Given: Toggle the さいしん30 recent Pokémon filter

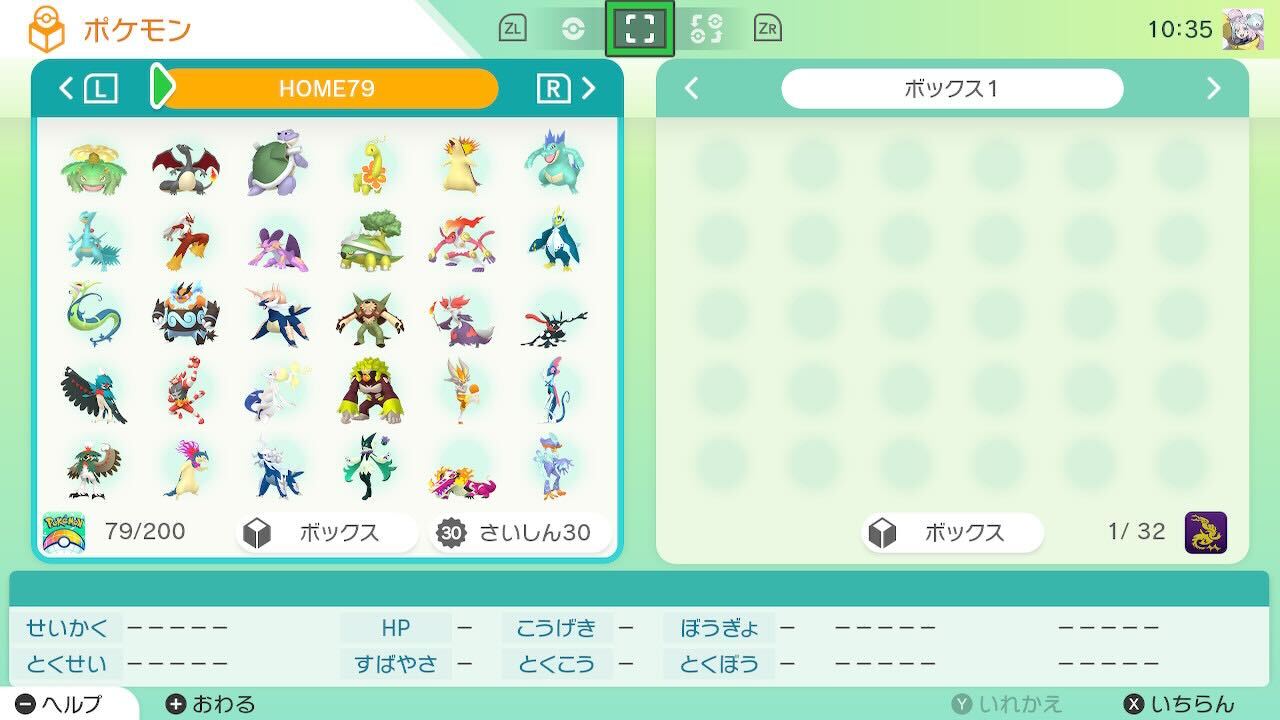Looking at the screenshot, I should pos(519,533).
